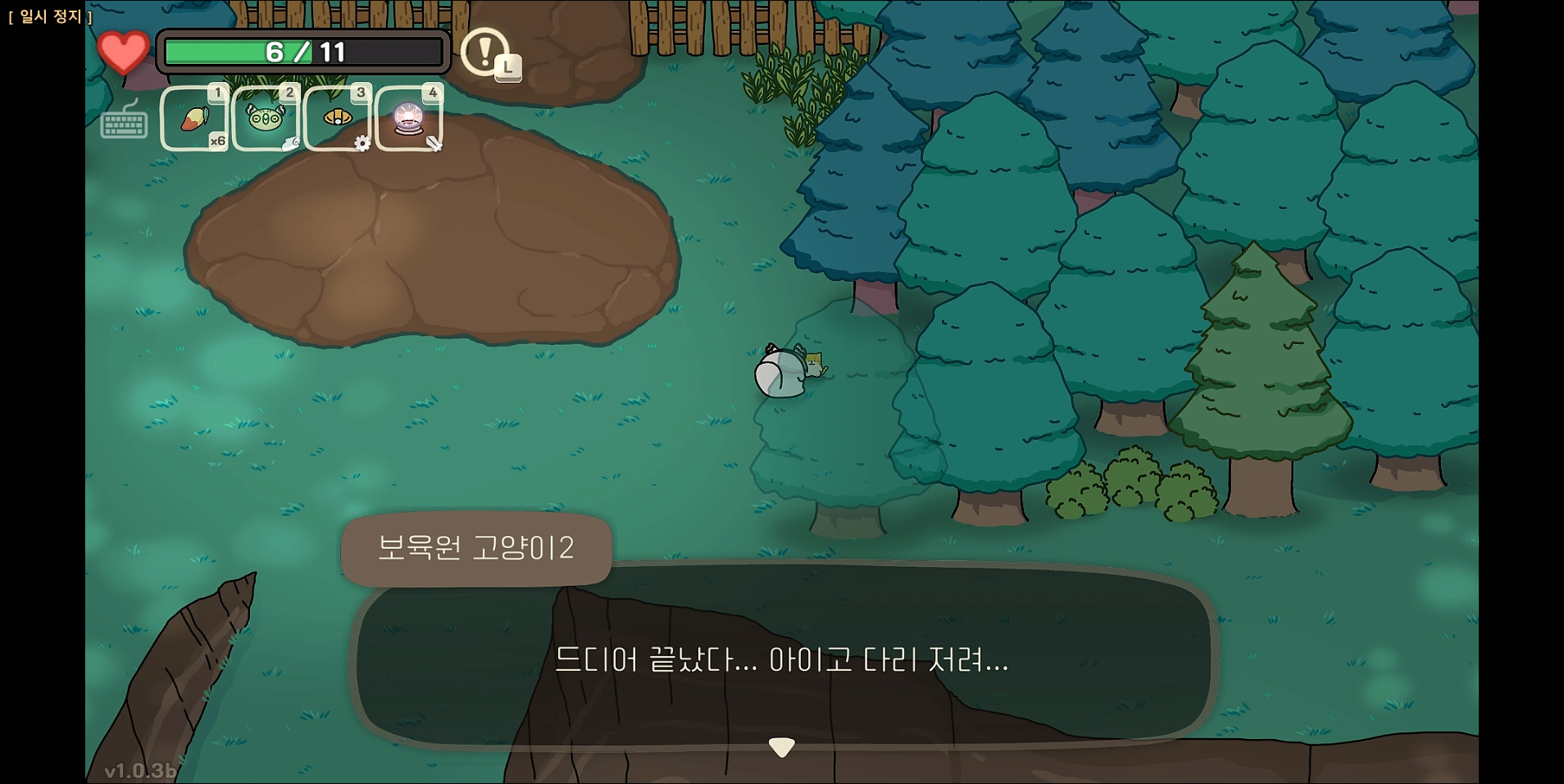Screen dimensions: 1564x784
Task: Click the green 6/11 health bar
Action: pos(303,51)
